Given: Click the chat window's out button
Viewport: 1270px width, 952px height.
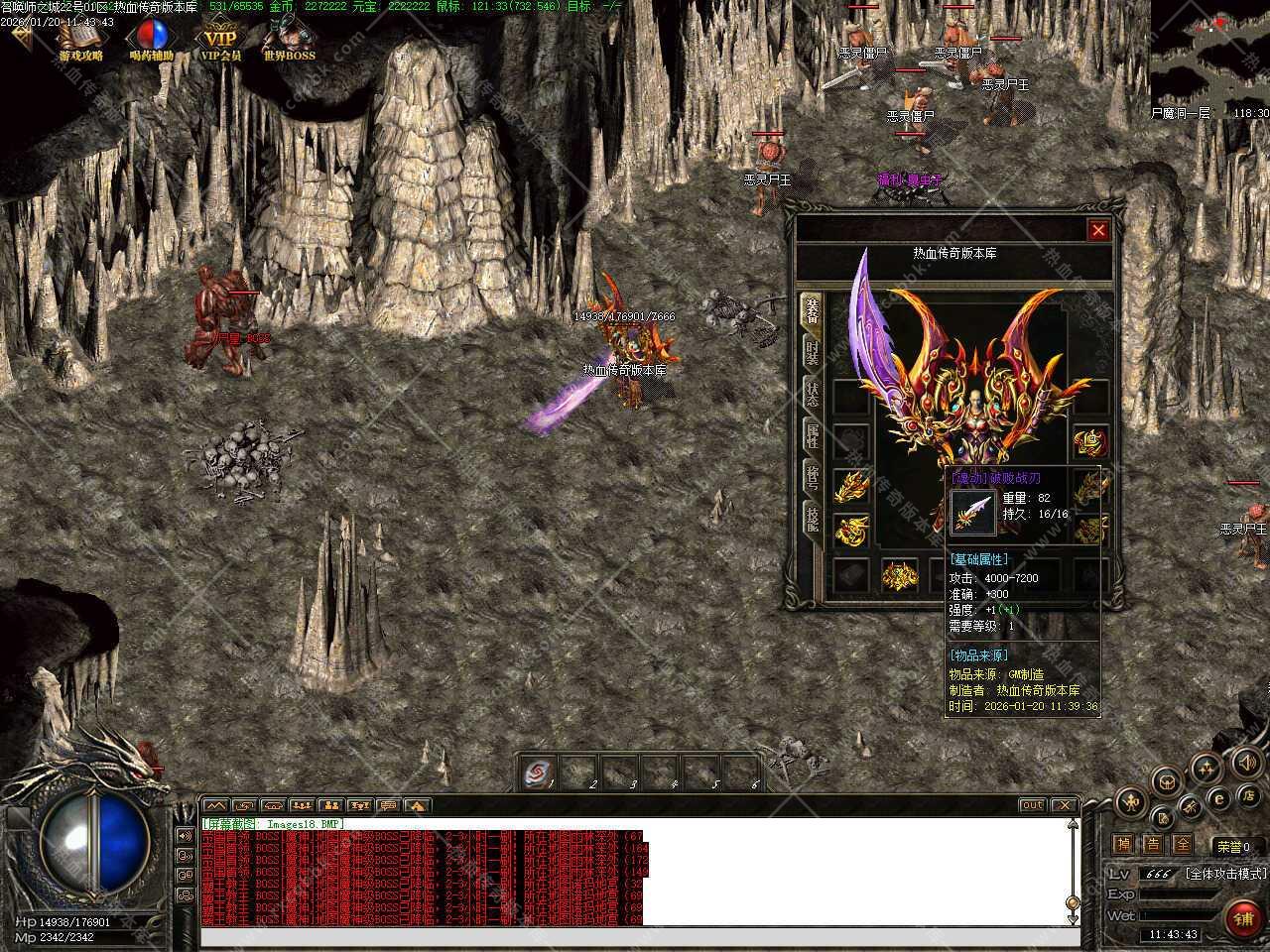Looking at the screenshot, I should click(1033, 805).
